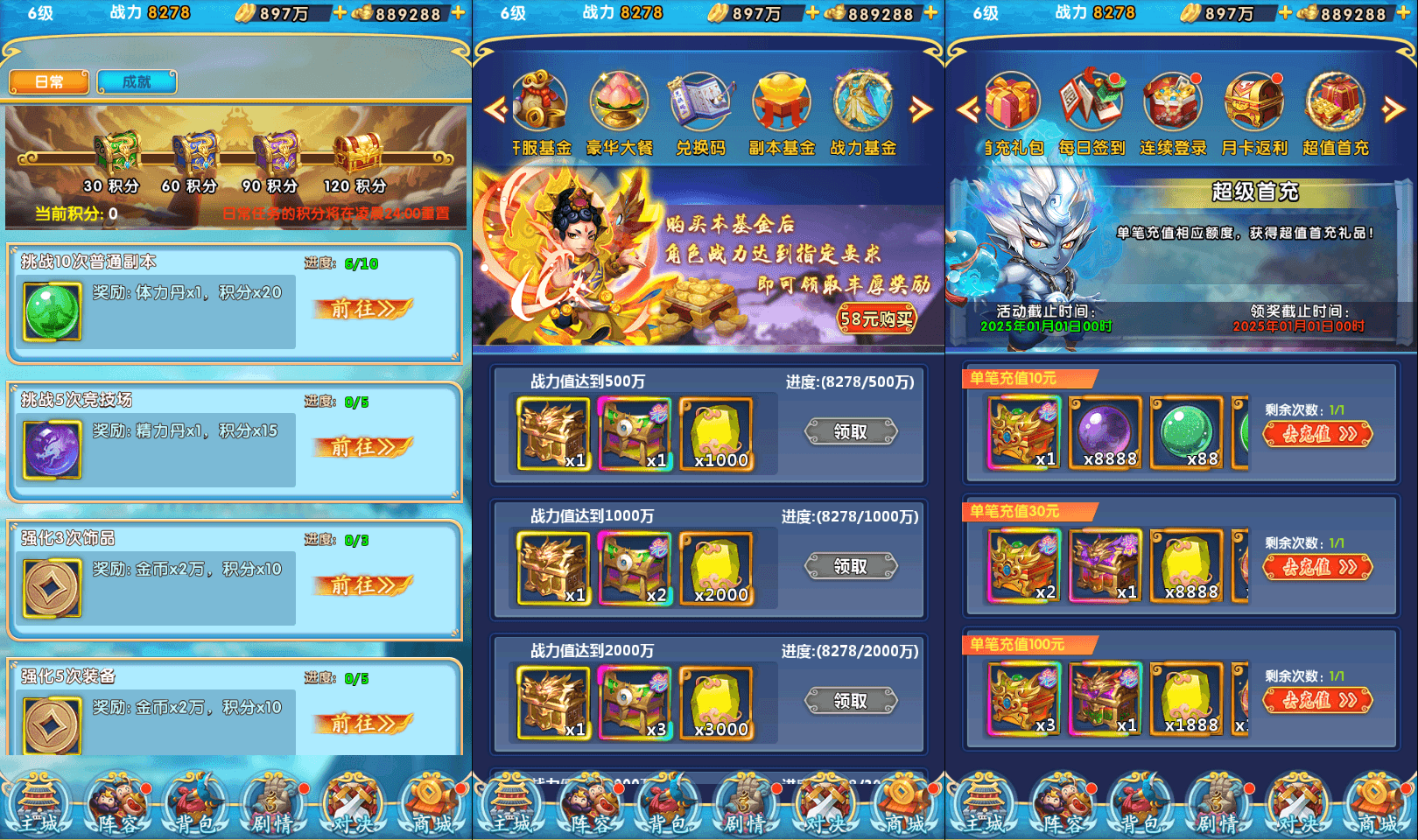Open the 每日签到 daily sign-in icon
This screenshot has width=1418, height=840.
click(x=1092, y=103)
